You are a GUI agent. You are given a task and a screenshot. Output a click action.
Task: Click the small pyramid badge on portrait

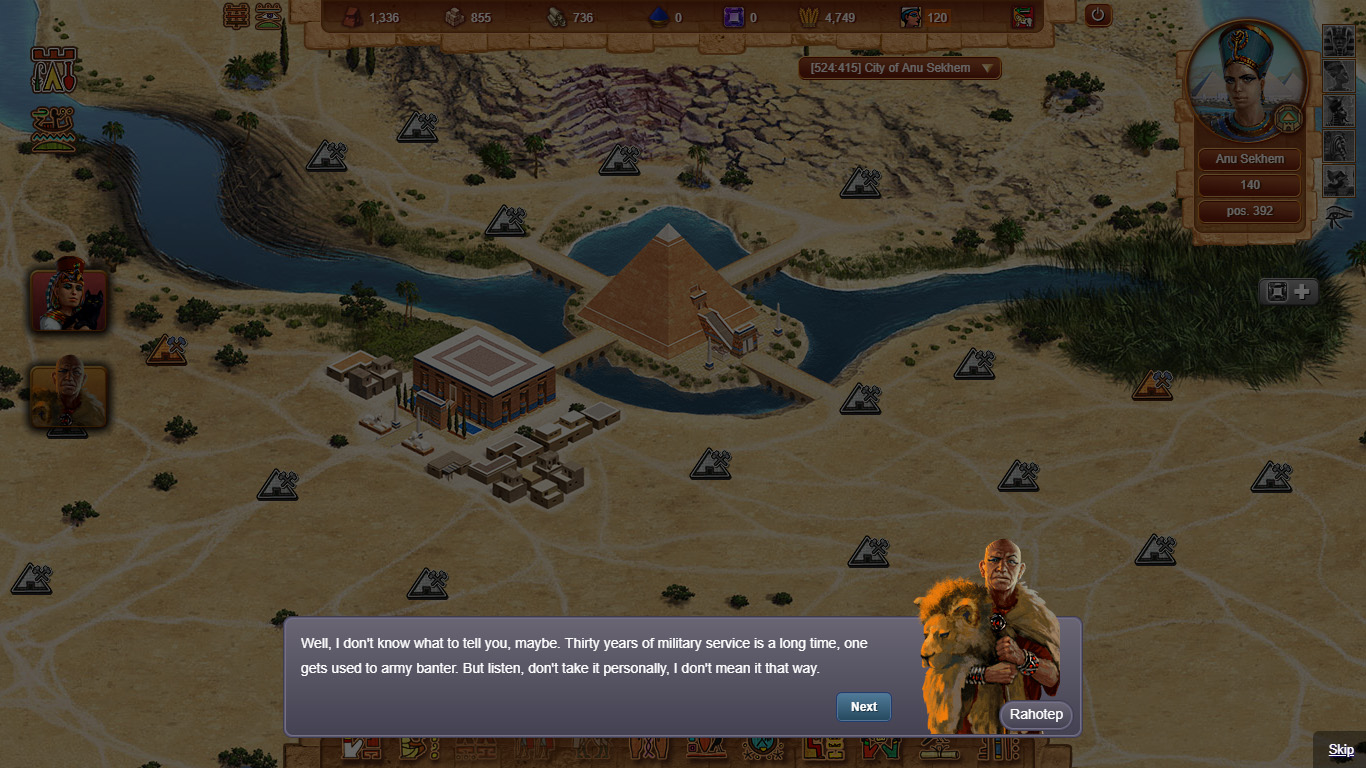point(1288,119)
